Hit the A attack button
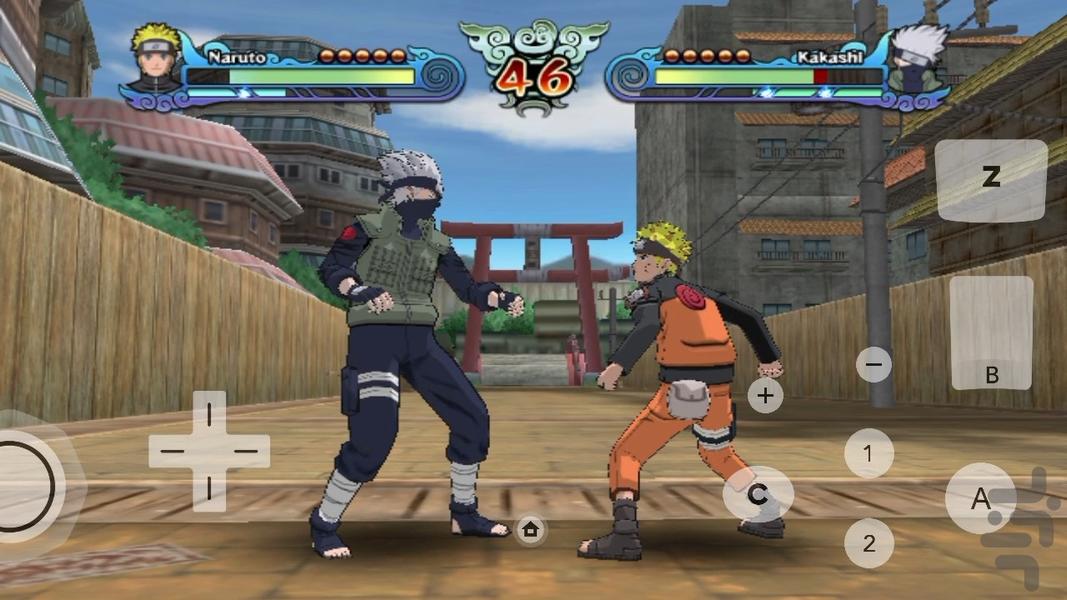The height and width of the screenshot is (600, 1067). pos(980,498)
